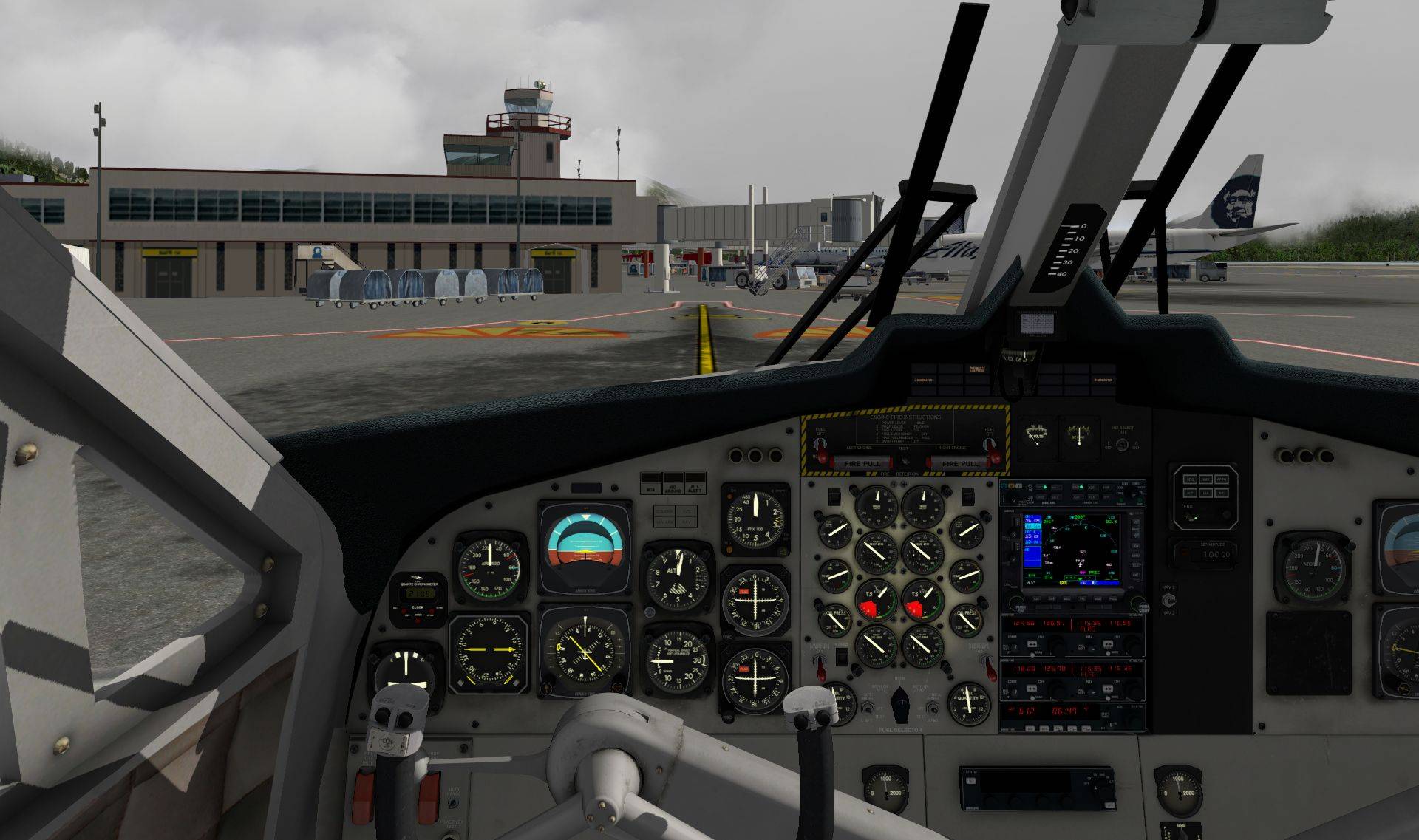Engage the autopilot HDG mode button
The image size is (1419, 840).
(x=1190, y=479)
